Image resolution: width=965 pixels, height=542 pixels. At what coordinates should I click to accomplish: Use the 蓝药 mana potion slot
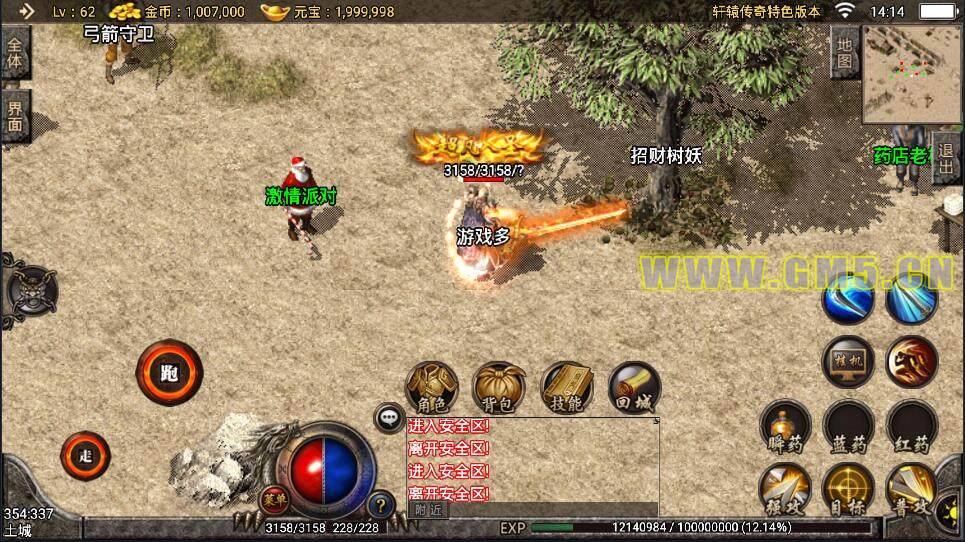coord(847,427)
